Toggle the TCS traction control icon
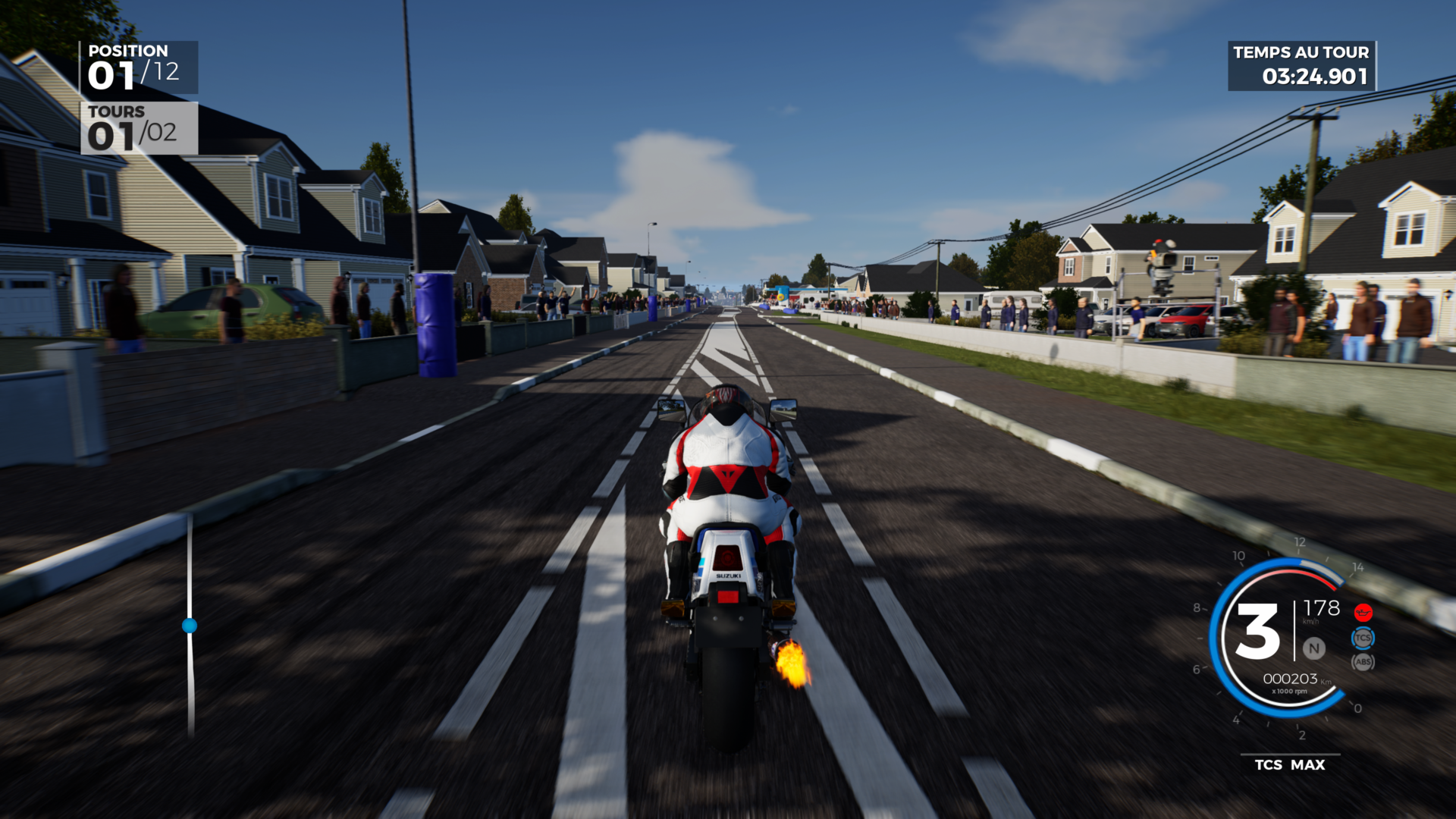 (1363, 638)
